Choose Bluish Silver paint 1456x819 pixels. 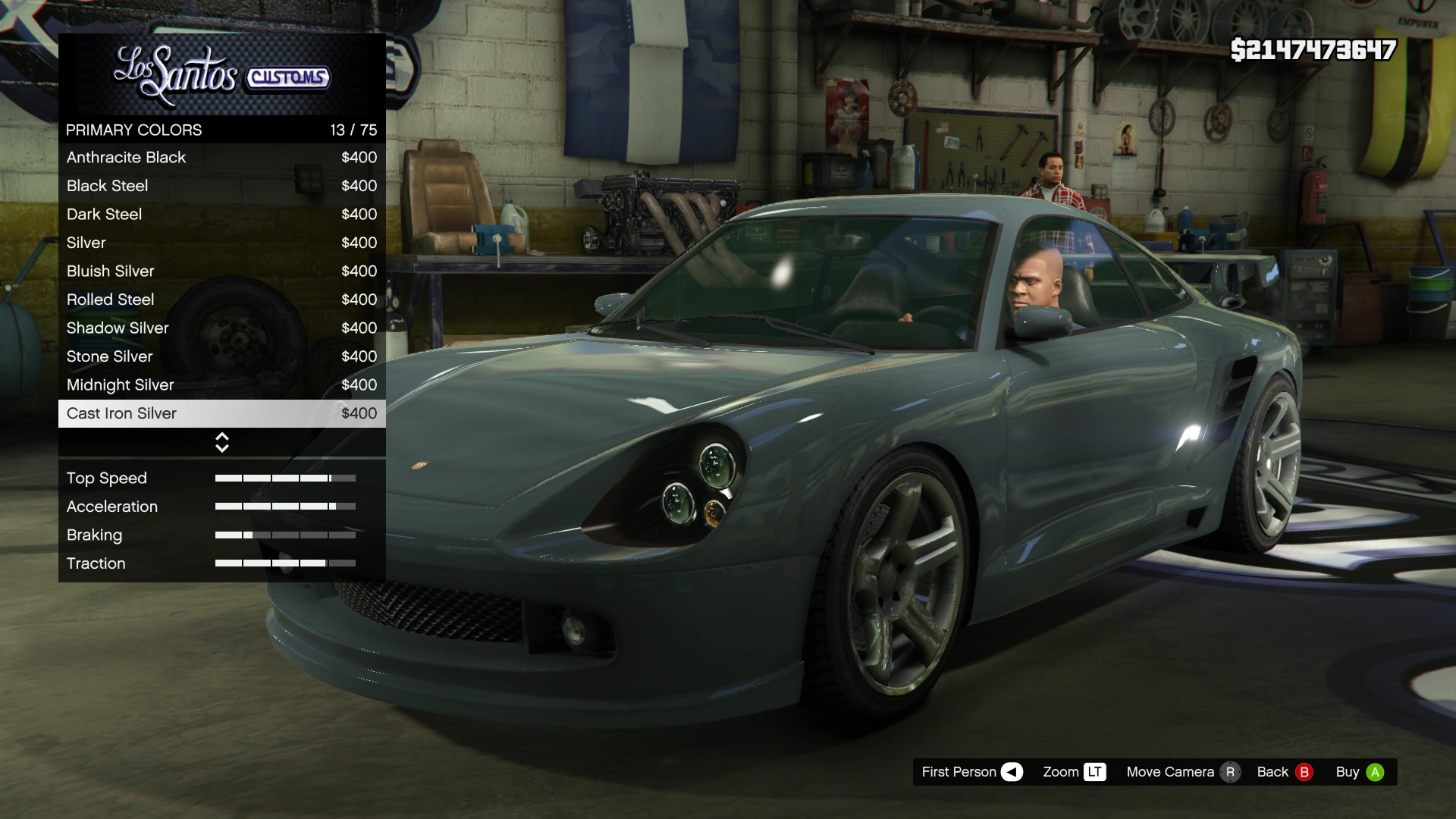[x=221, y=271]
